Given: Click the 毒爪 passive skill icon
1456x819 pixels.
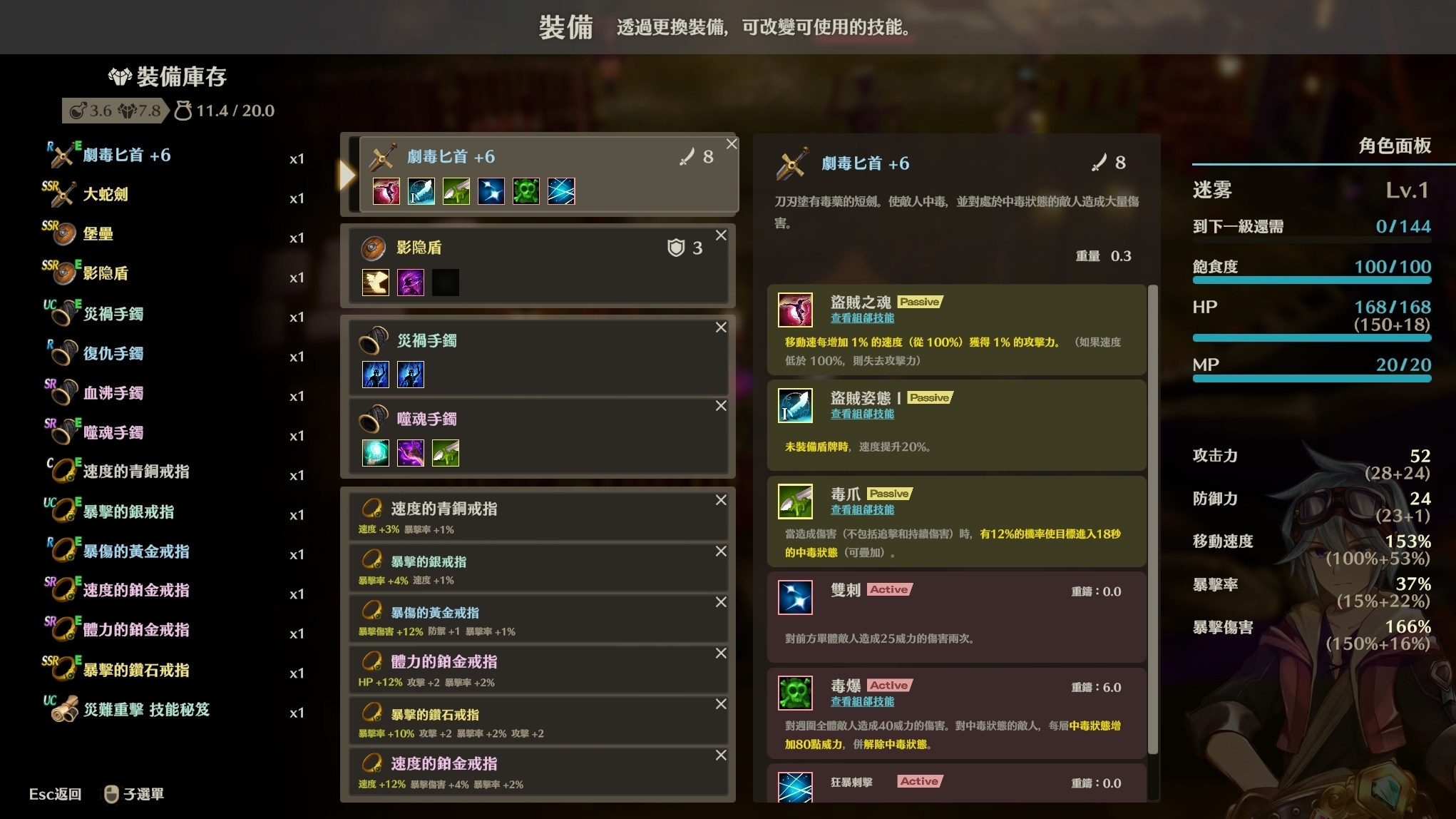Looking at the screenshot, I should pyautogui.click(x=796, y=500).
